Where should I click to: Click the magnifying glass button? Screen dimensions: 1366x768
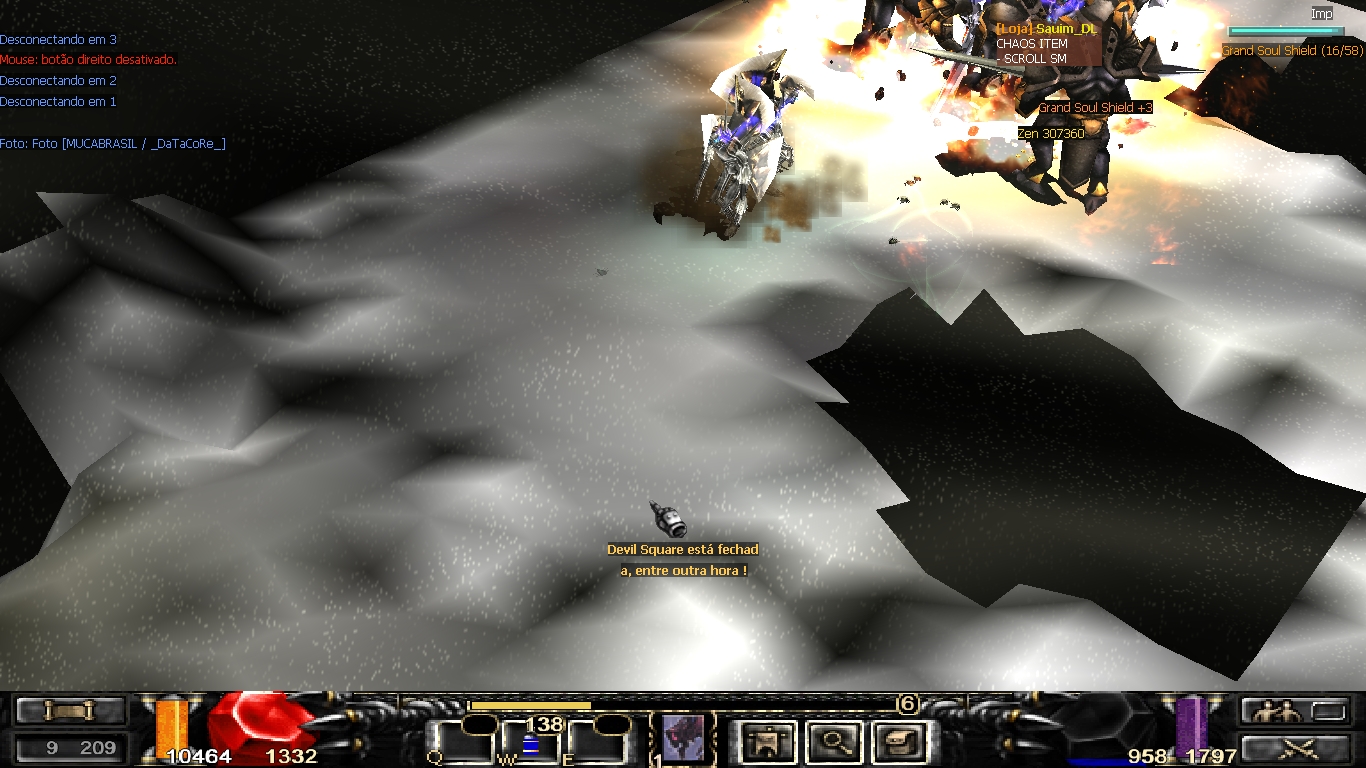pos(831,742)
